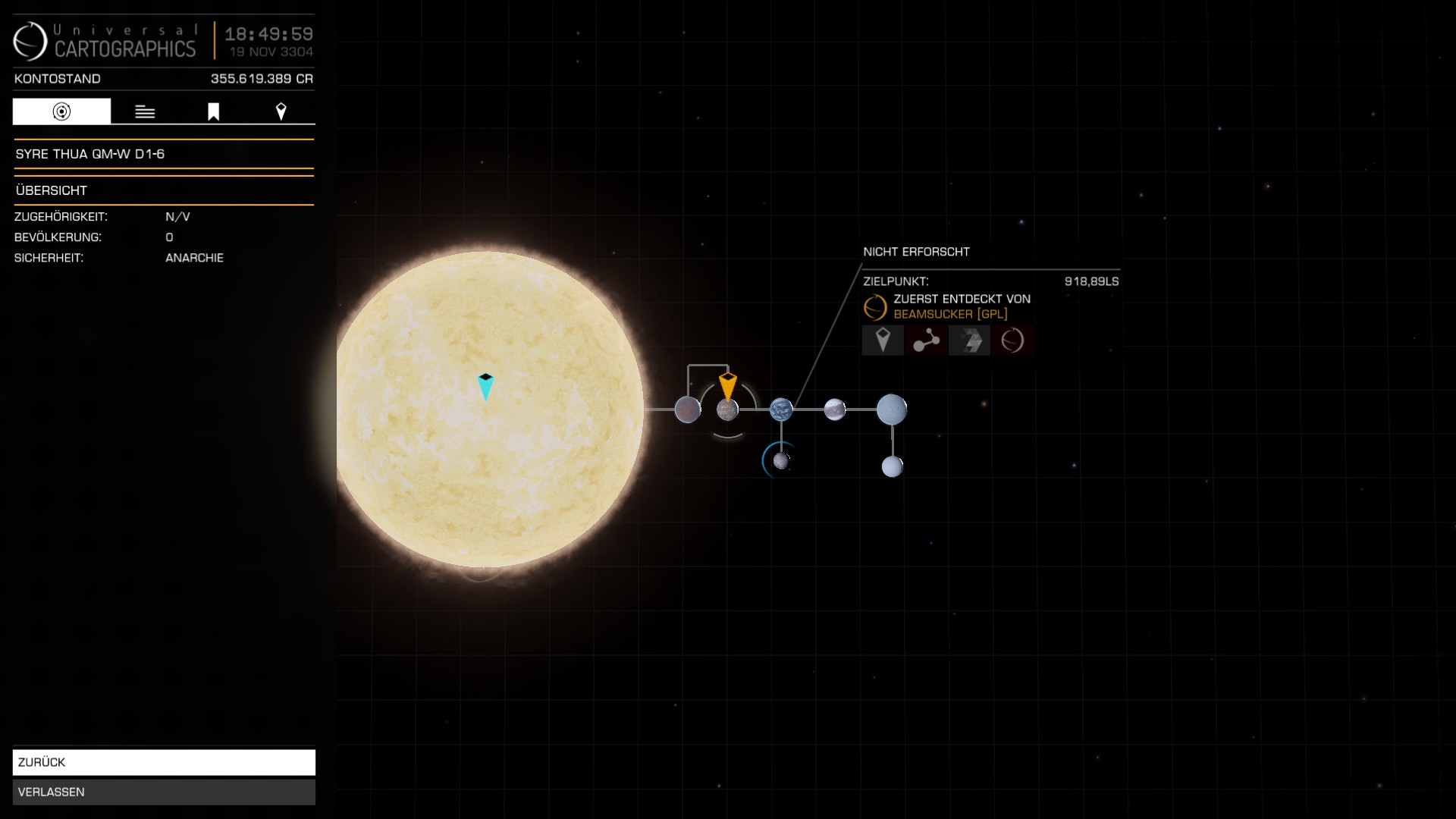Select the reddish-brown innermost planet
Viewport: 1456px width, 819px height.
coord(687,409)
